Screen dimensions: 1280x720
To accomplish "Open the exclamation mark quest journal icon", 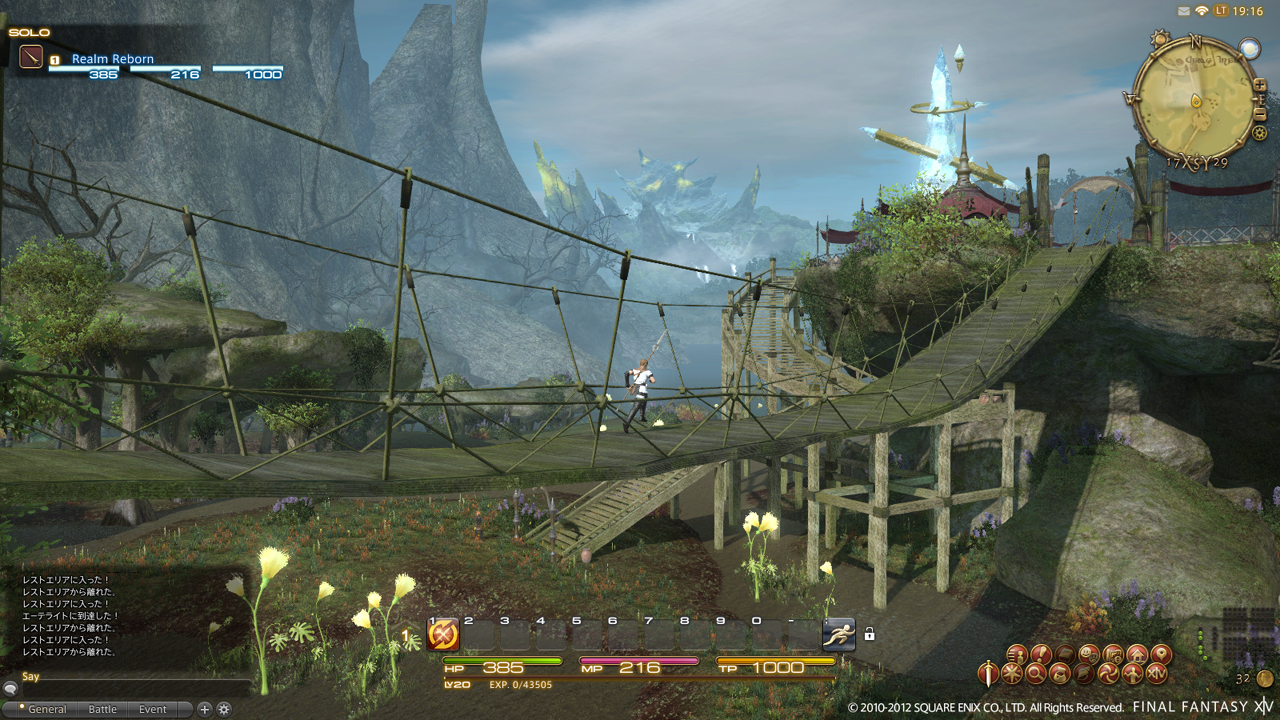I will pos(1040,654).
